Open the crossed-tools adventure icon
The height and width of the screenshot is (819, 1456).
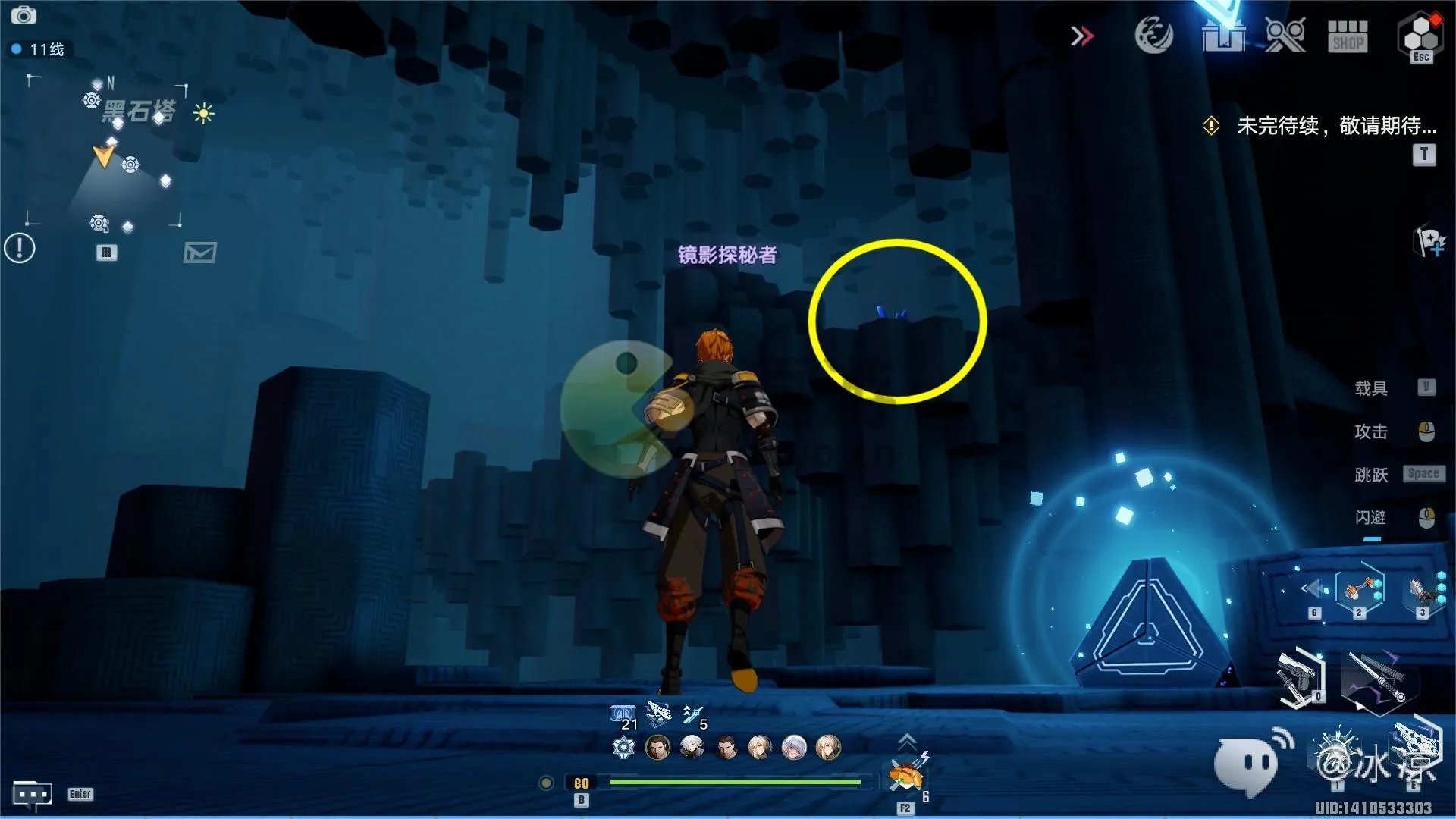[x=1285, y=36]
